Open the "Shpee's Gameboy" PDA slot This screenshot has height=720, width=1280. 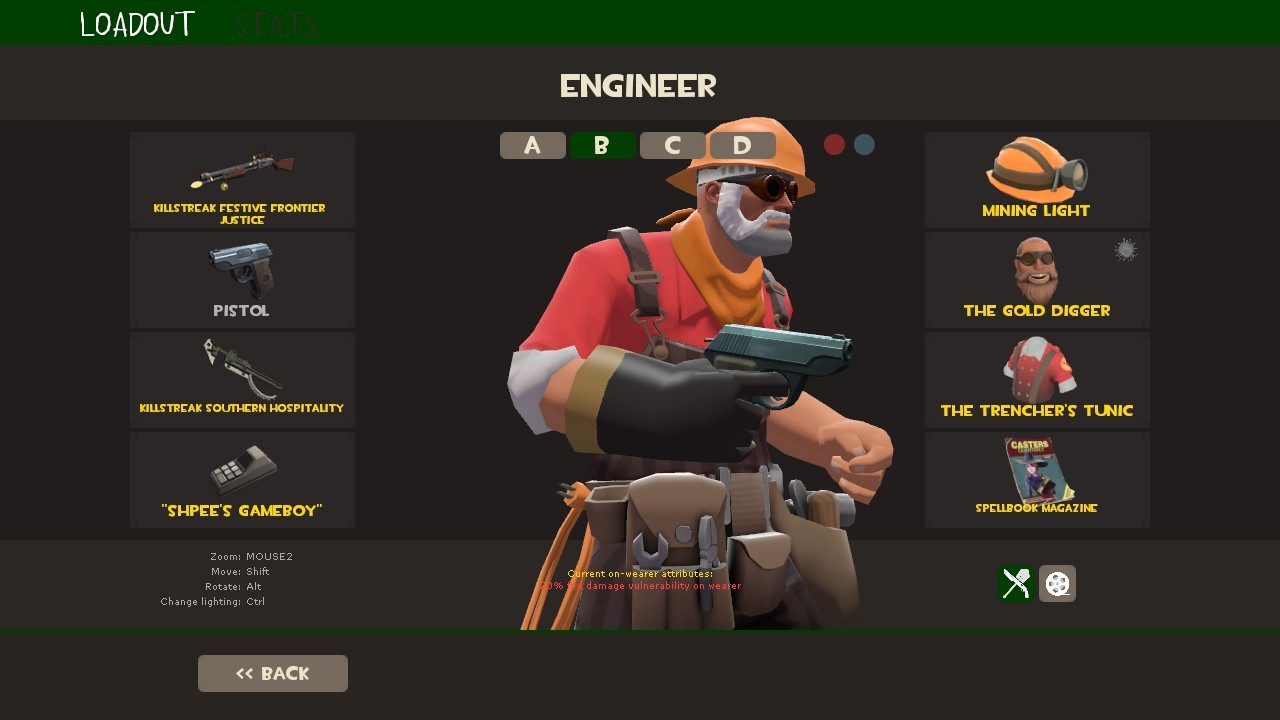[241, 480]
